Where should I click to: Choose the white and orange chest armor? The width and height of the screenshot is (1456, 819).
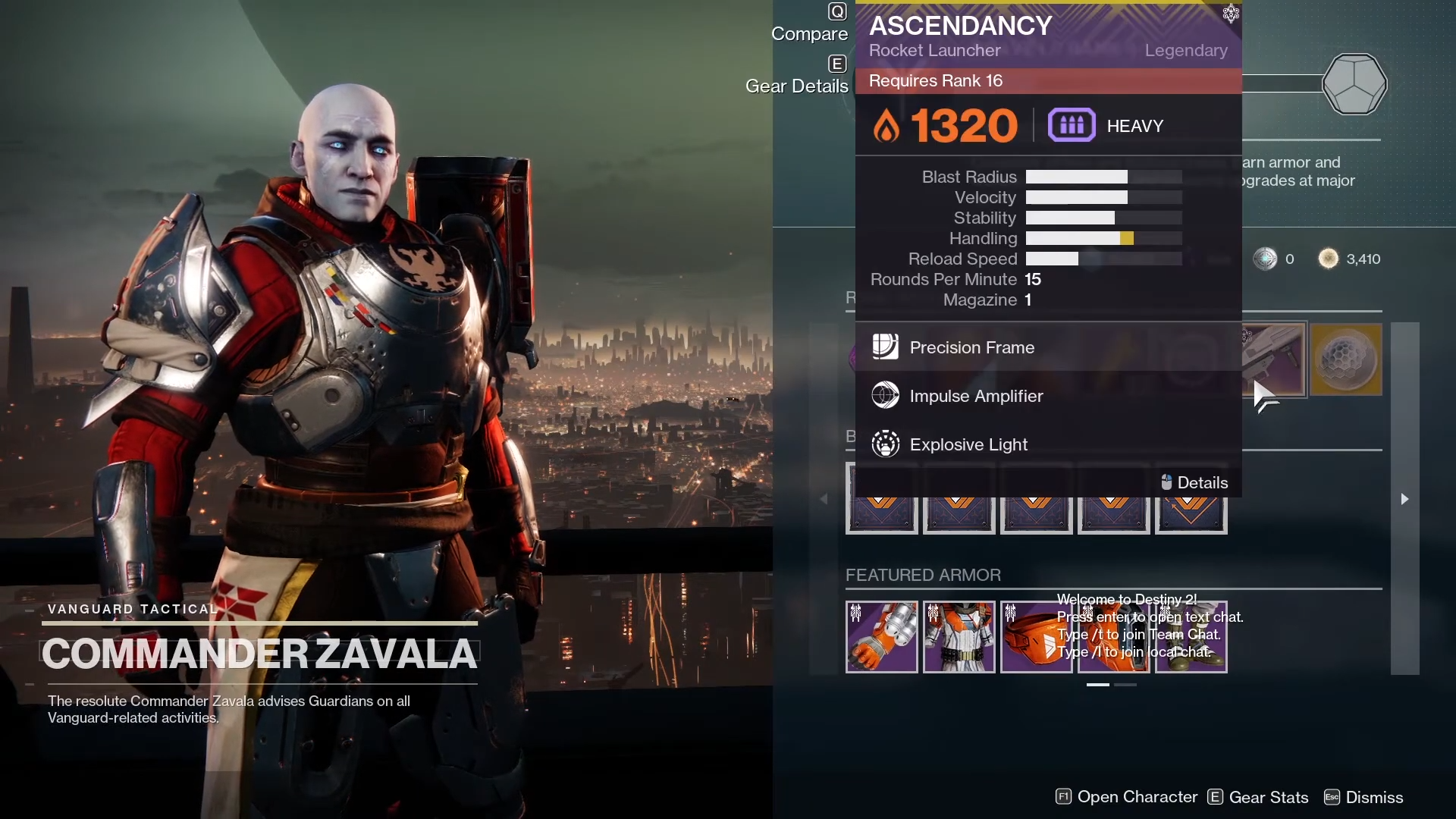[x=959, y=637]
